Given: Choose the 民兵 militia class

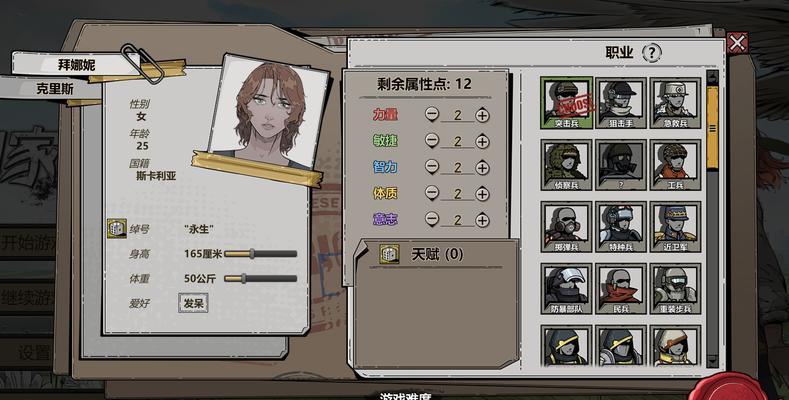Looking at the screenshot, I should 622,287.
